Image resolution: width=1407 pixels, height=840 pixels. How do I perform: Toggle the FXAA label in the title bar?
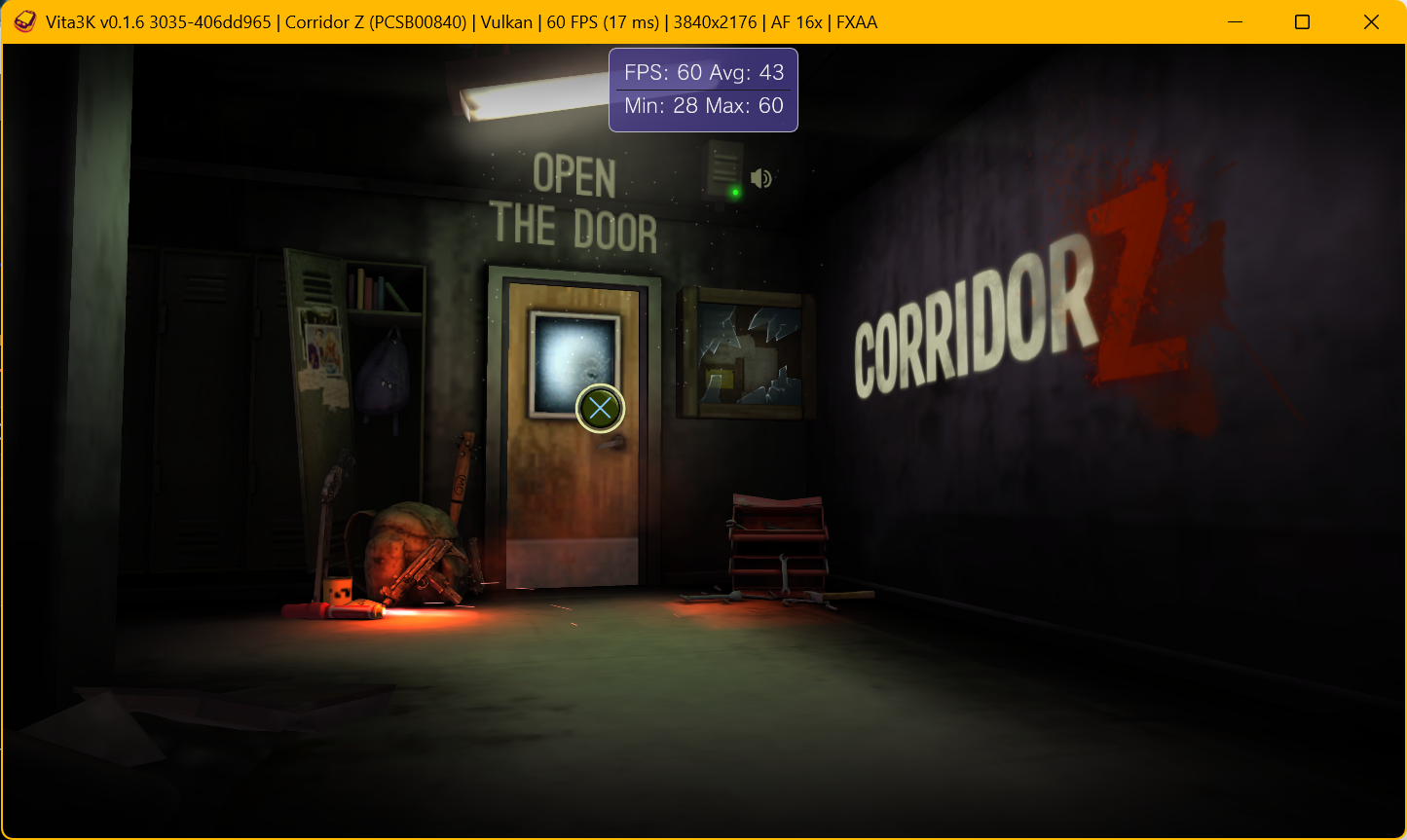coord(860,21)
